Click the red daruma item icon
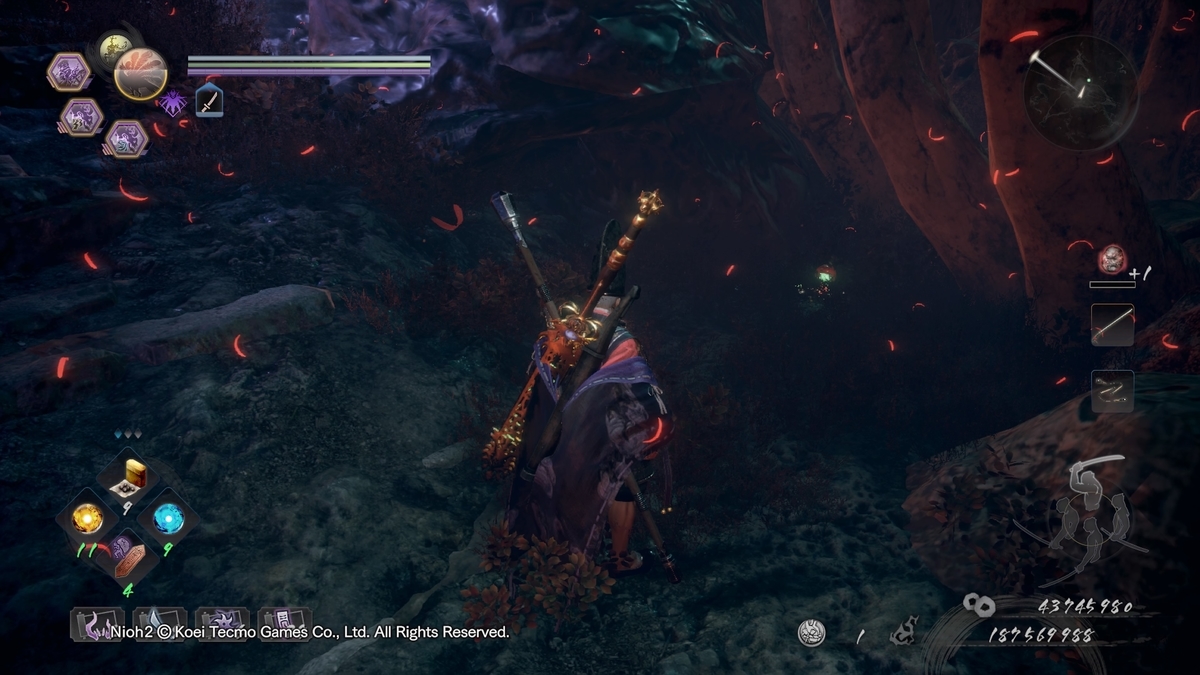Screen dimensions: 1200x675 tap(1110, 262)
